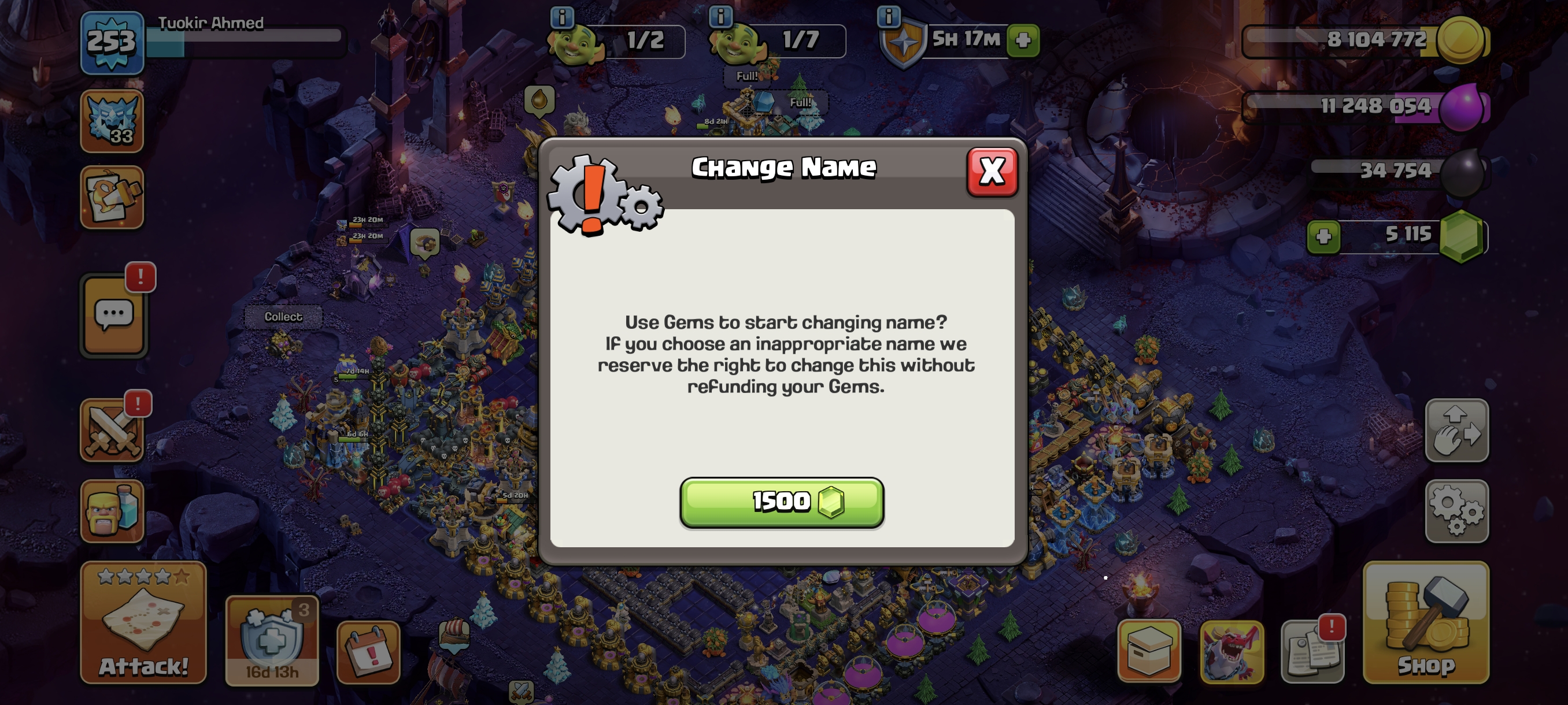The image size is (1568, 705).
Task: Extend shield timer with plus button
Action: pyautogui.click(x=1023, y=40)
